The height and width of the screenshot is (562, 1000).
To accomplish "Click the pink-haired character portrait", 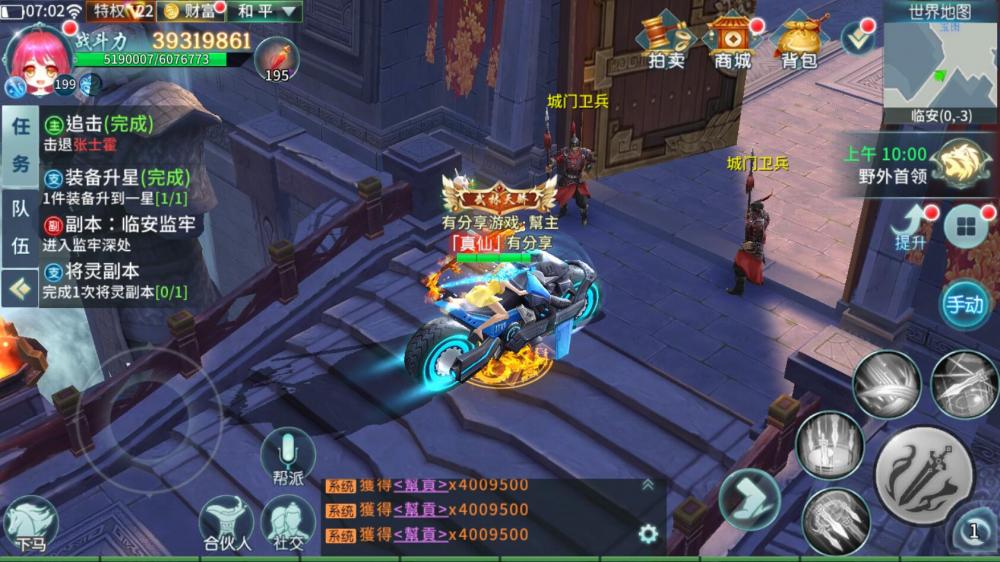I will (x=40, y=60).
